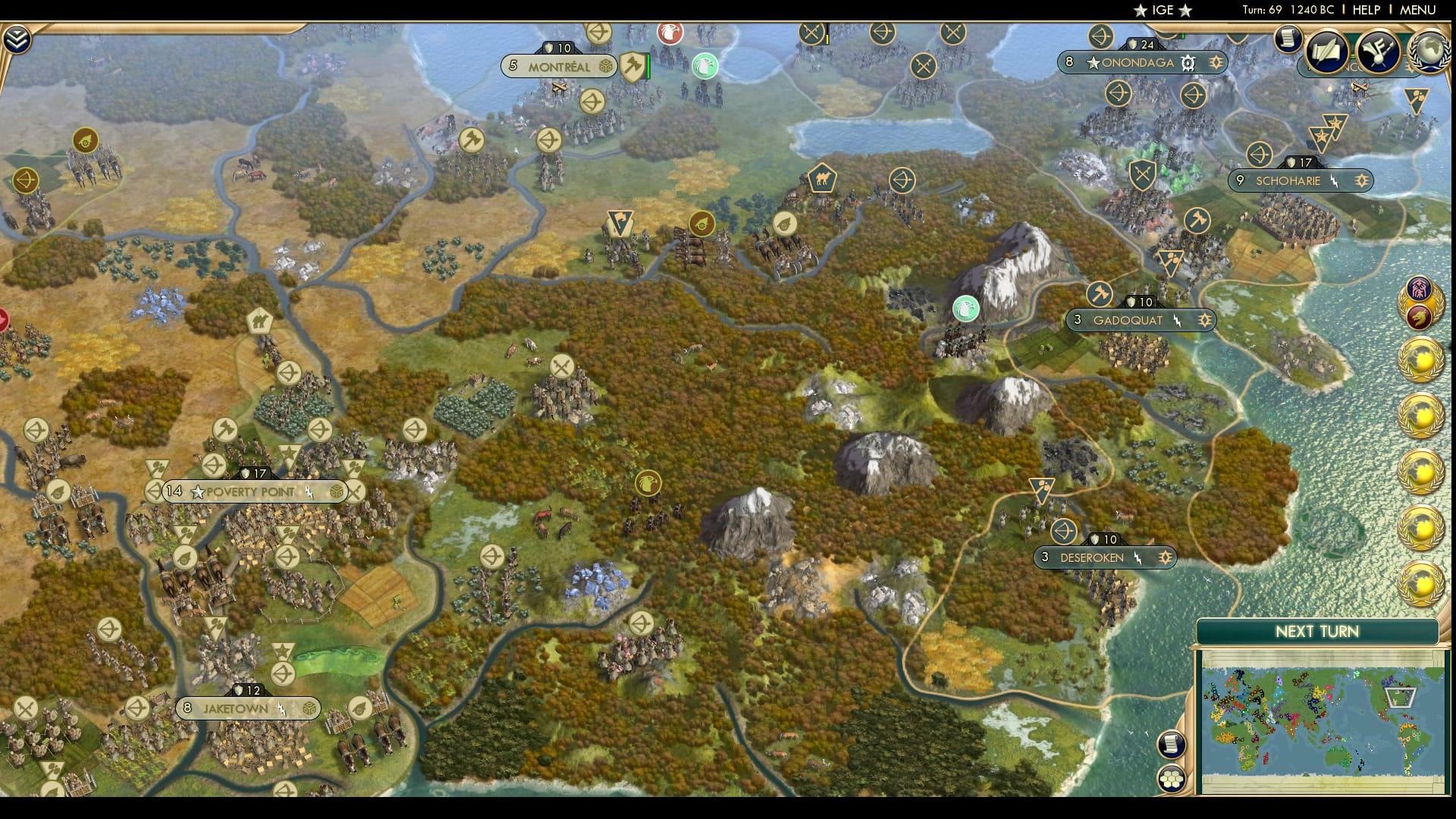This screenshot has width=1456, height=819.
Task: Open map options via scroll icon near minimap
Action: 1170,743
